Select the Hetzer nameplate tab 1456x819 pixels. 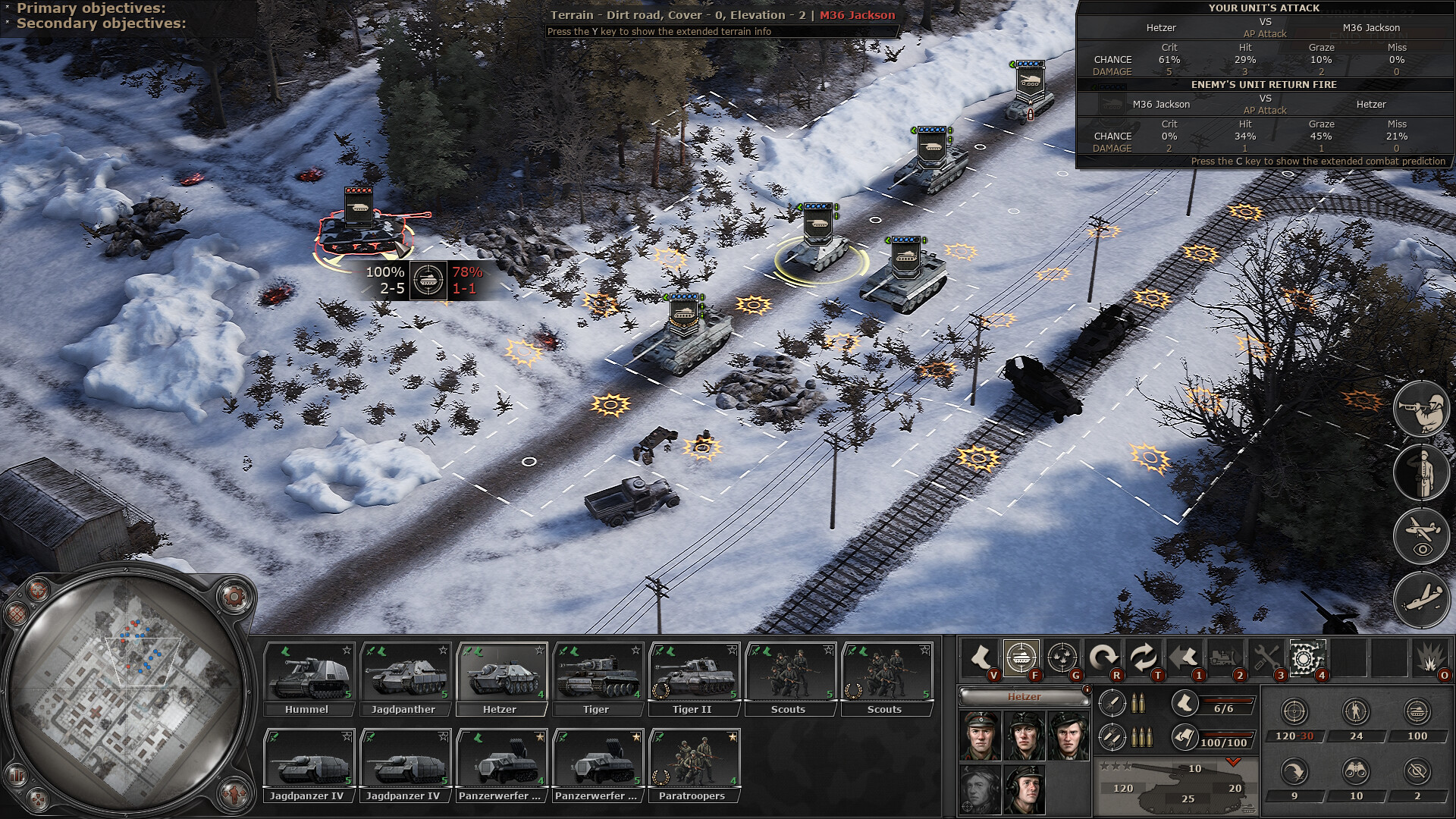point(1024,697)
